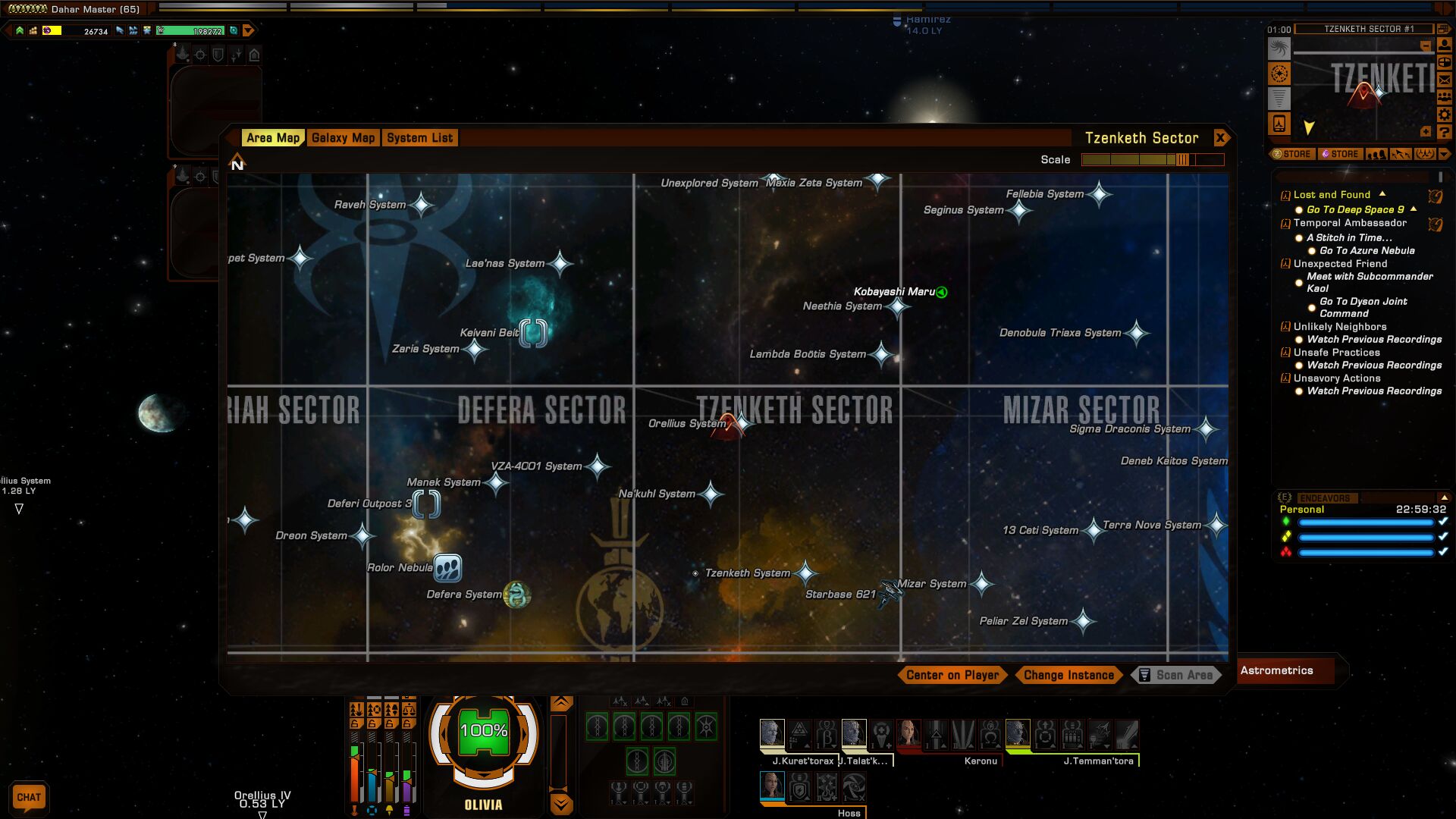This screenshot has height=819, width=1456.
Task: Click the Center on Player button
Action: [952, 675]
